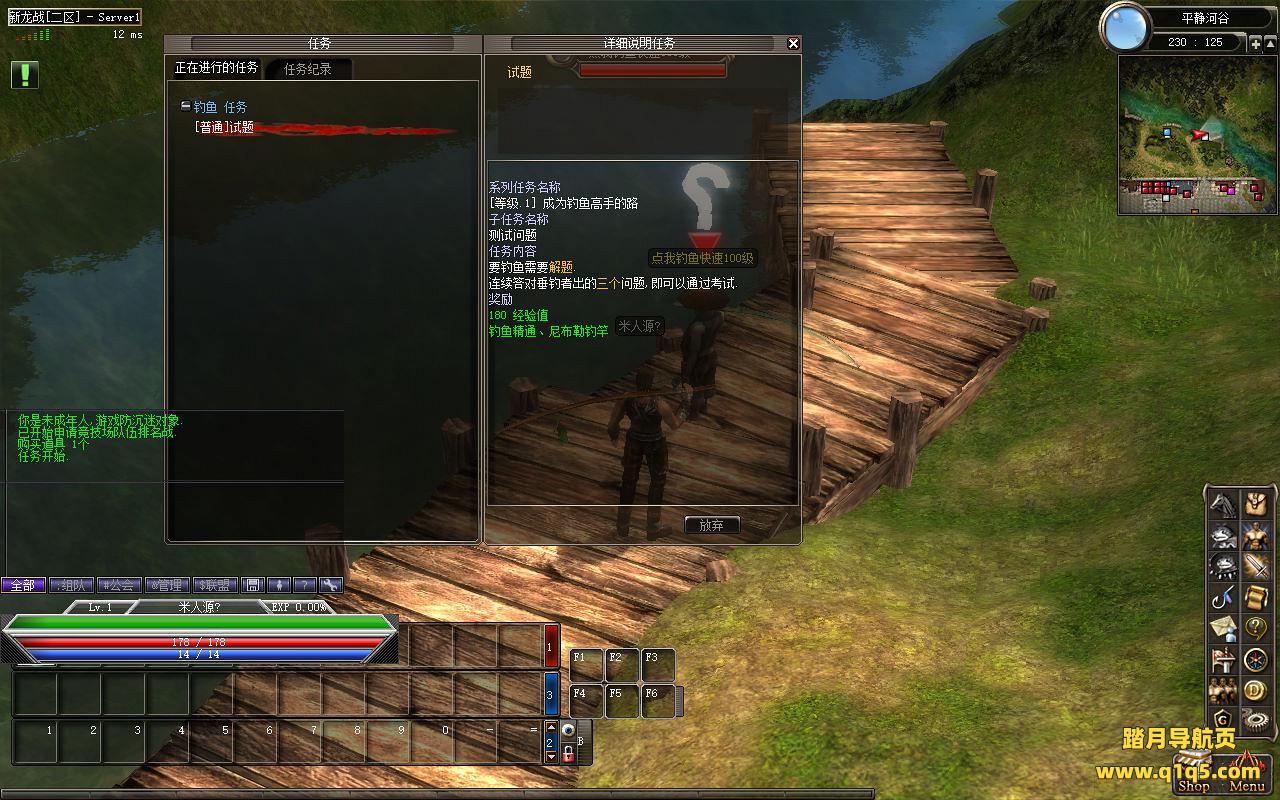Image resolution: width=1280 pixels, height=800 pixels.
Task: Switch chat to the 公会 guild channel
Action: (x=119, y=585)
